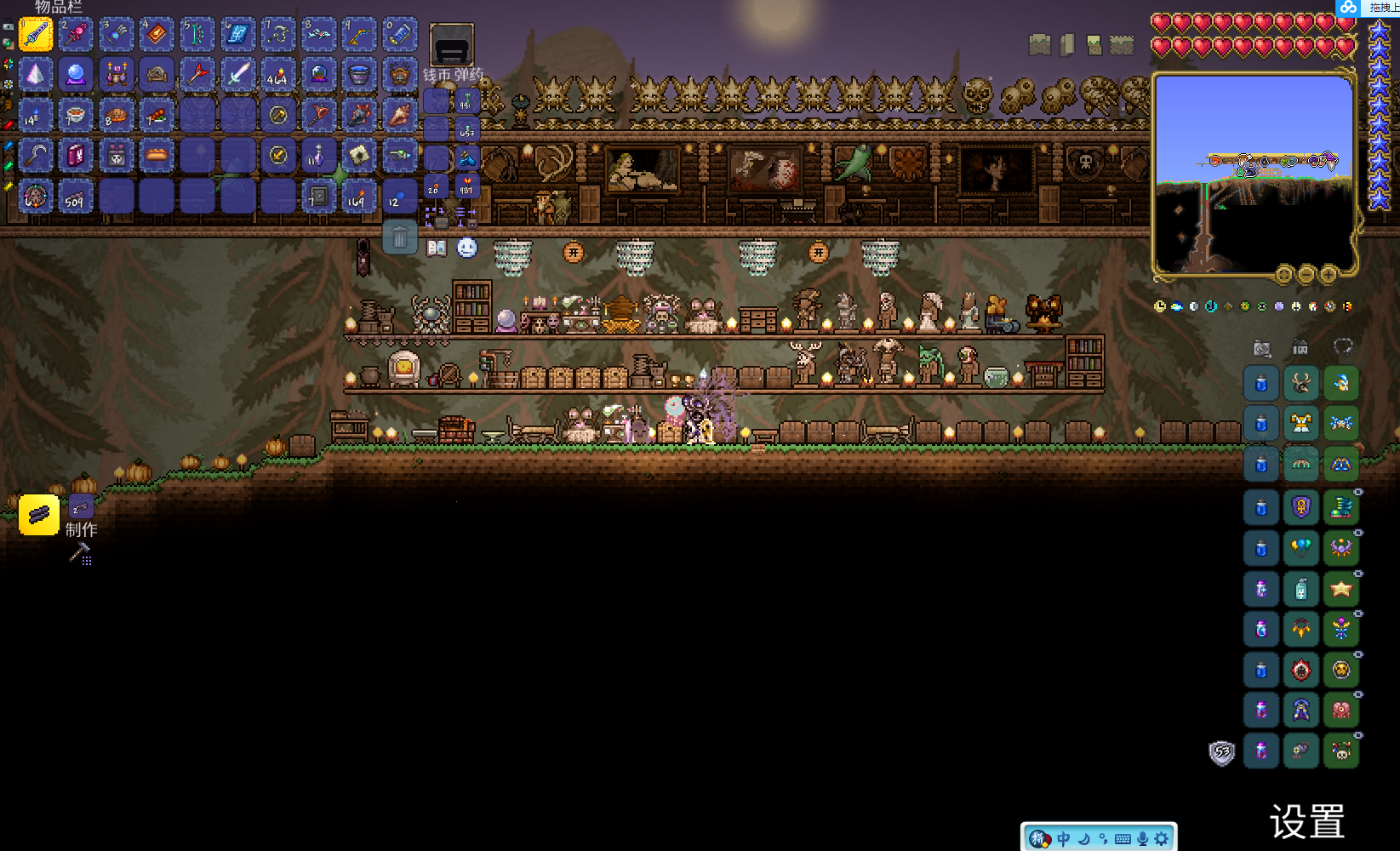Select the safe item stack

[x=318, y=197]
